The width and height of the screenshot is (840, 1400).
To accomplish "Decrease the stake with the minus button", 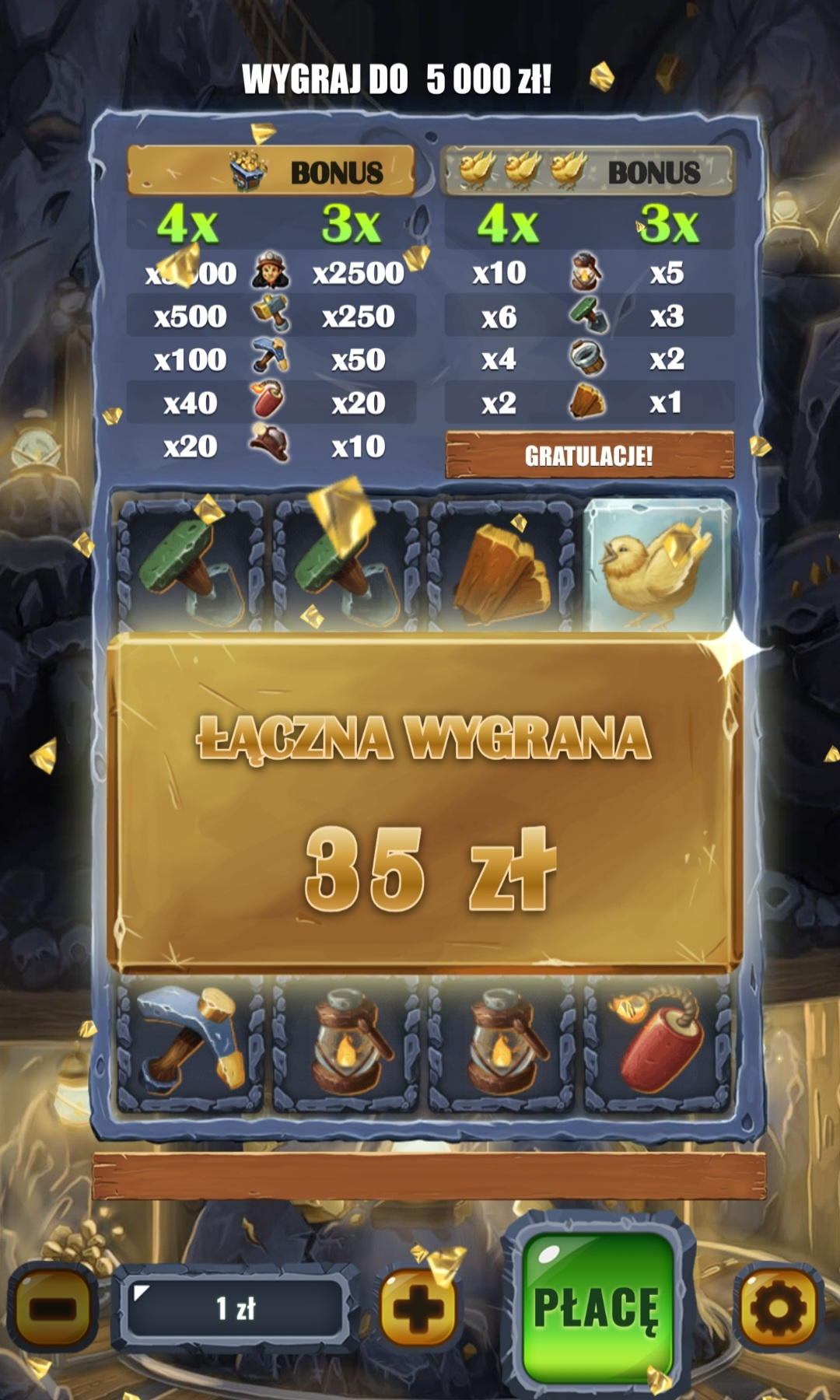I will [x=53, y=1307].
